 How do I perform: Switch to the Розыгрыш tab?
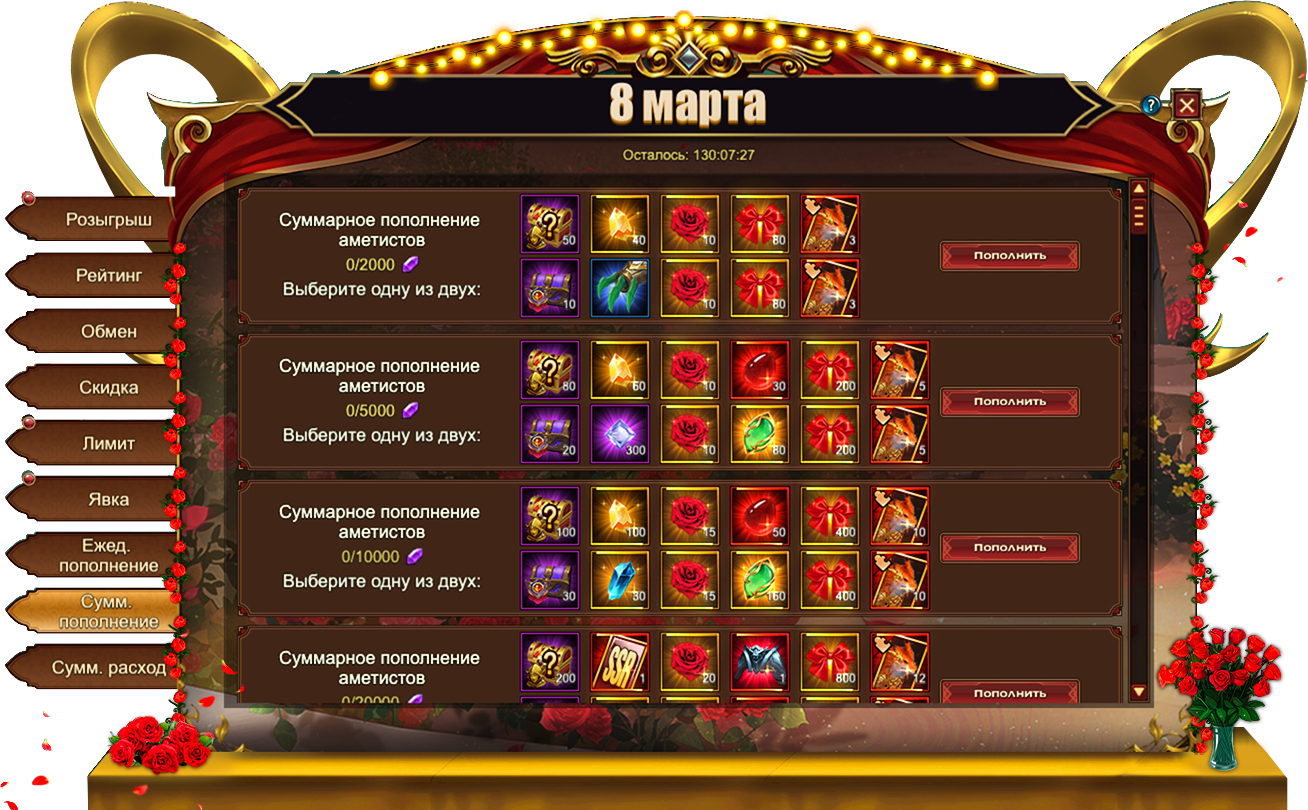pos(108,220)
